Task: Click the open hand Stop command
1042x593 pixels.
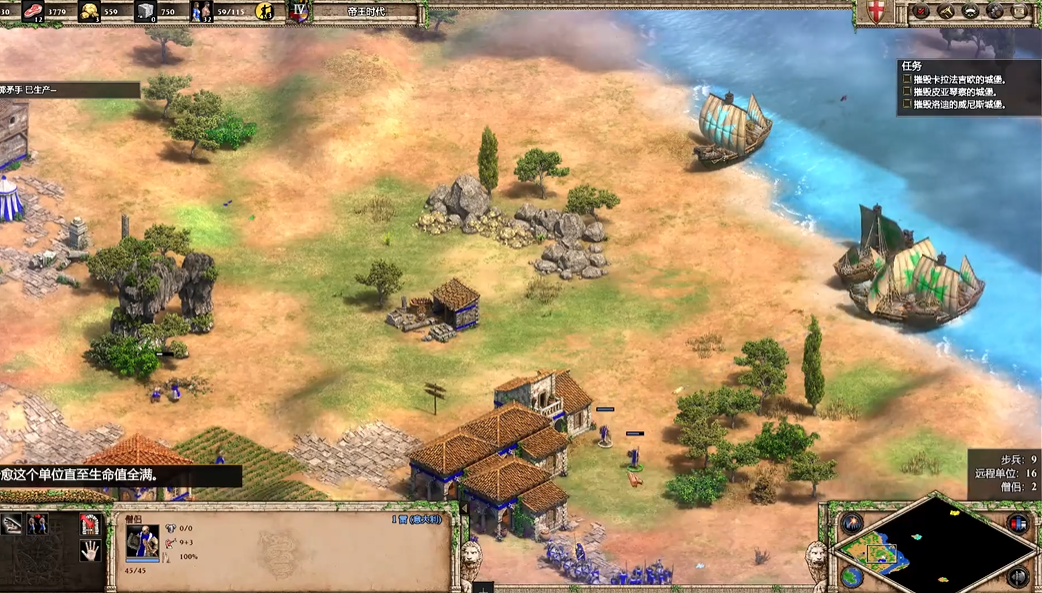Action: [x=90, y=550]
